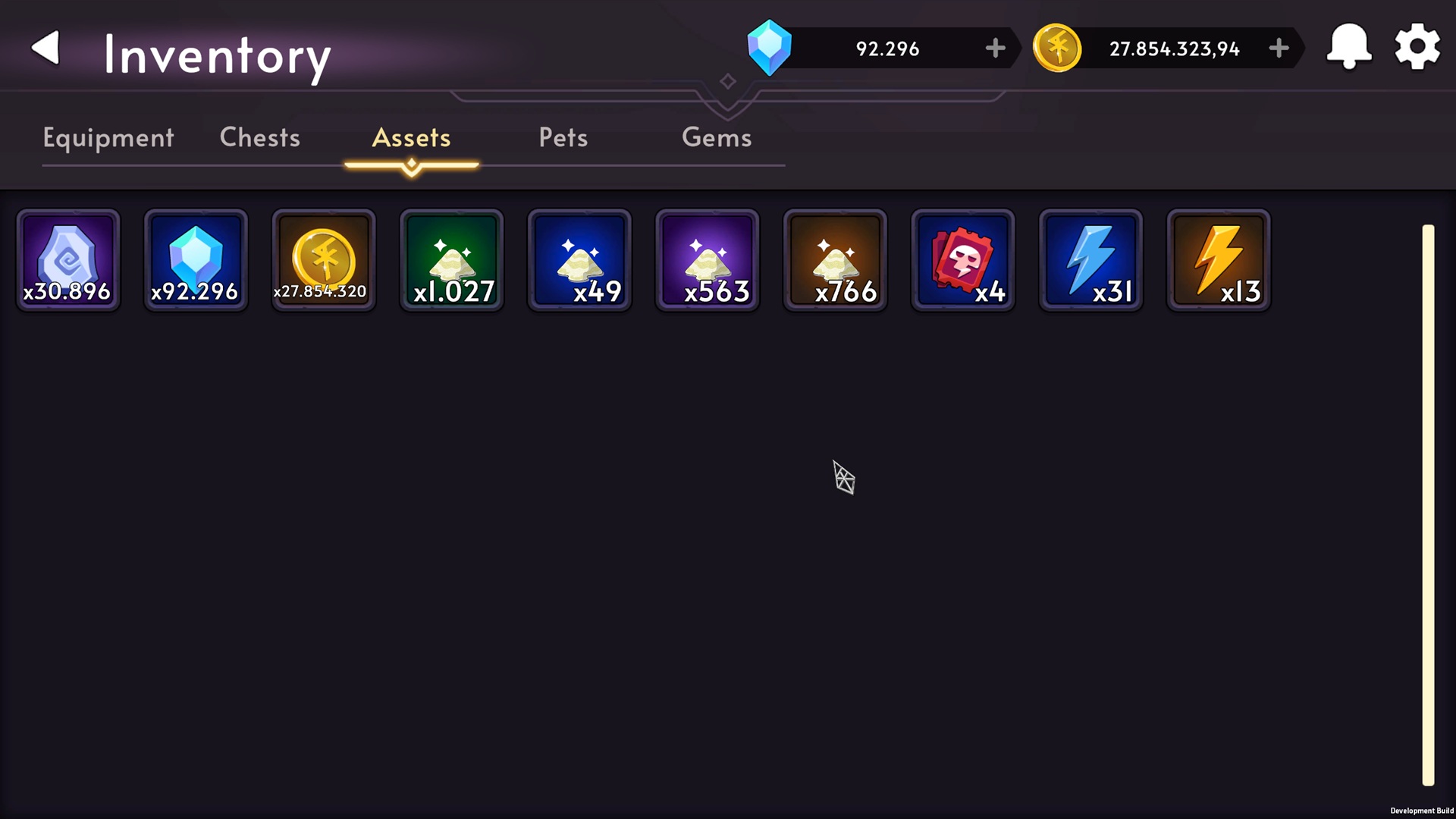Open the Gems inventory tab

tap(717, 138)
